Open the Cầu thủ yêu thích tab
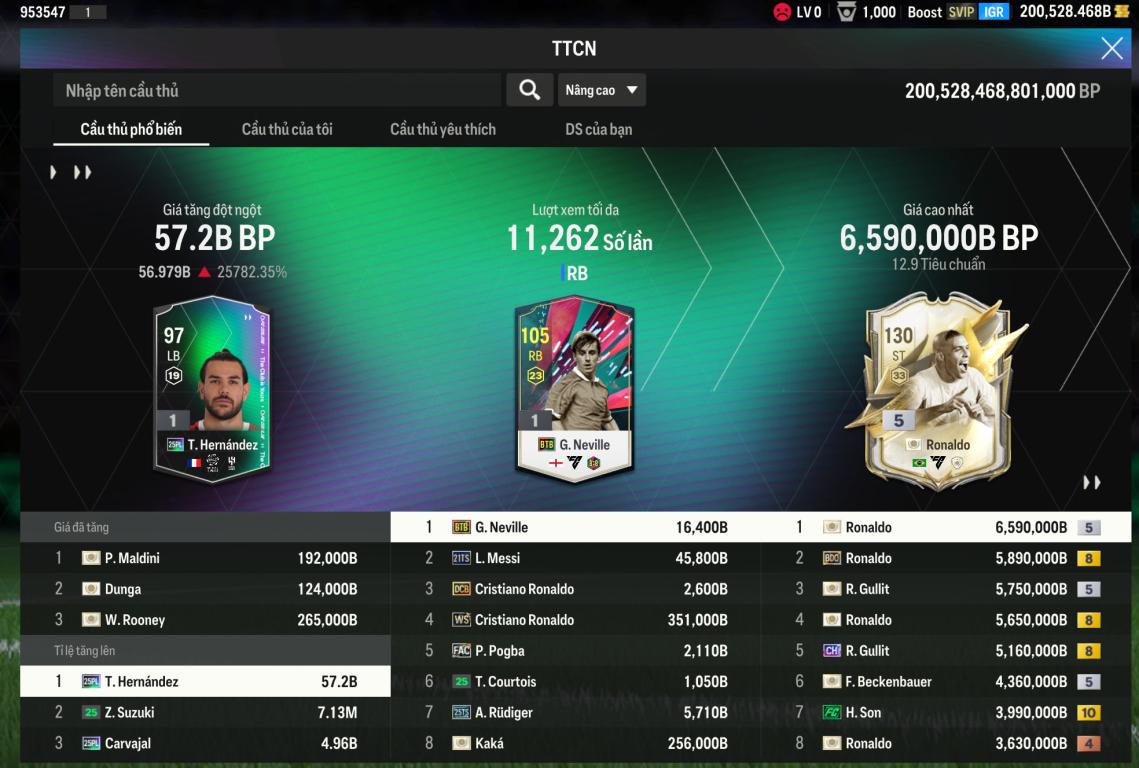This screenshot has height=768, width=1139. pos(443,129)
